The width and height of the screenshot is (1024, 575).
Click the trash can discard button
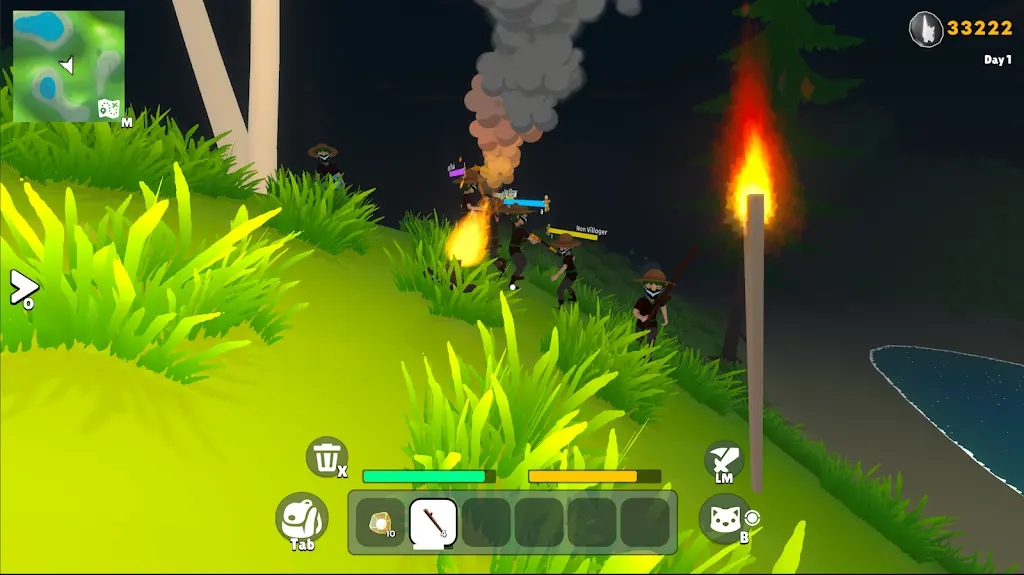tap(326, 457)
